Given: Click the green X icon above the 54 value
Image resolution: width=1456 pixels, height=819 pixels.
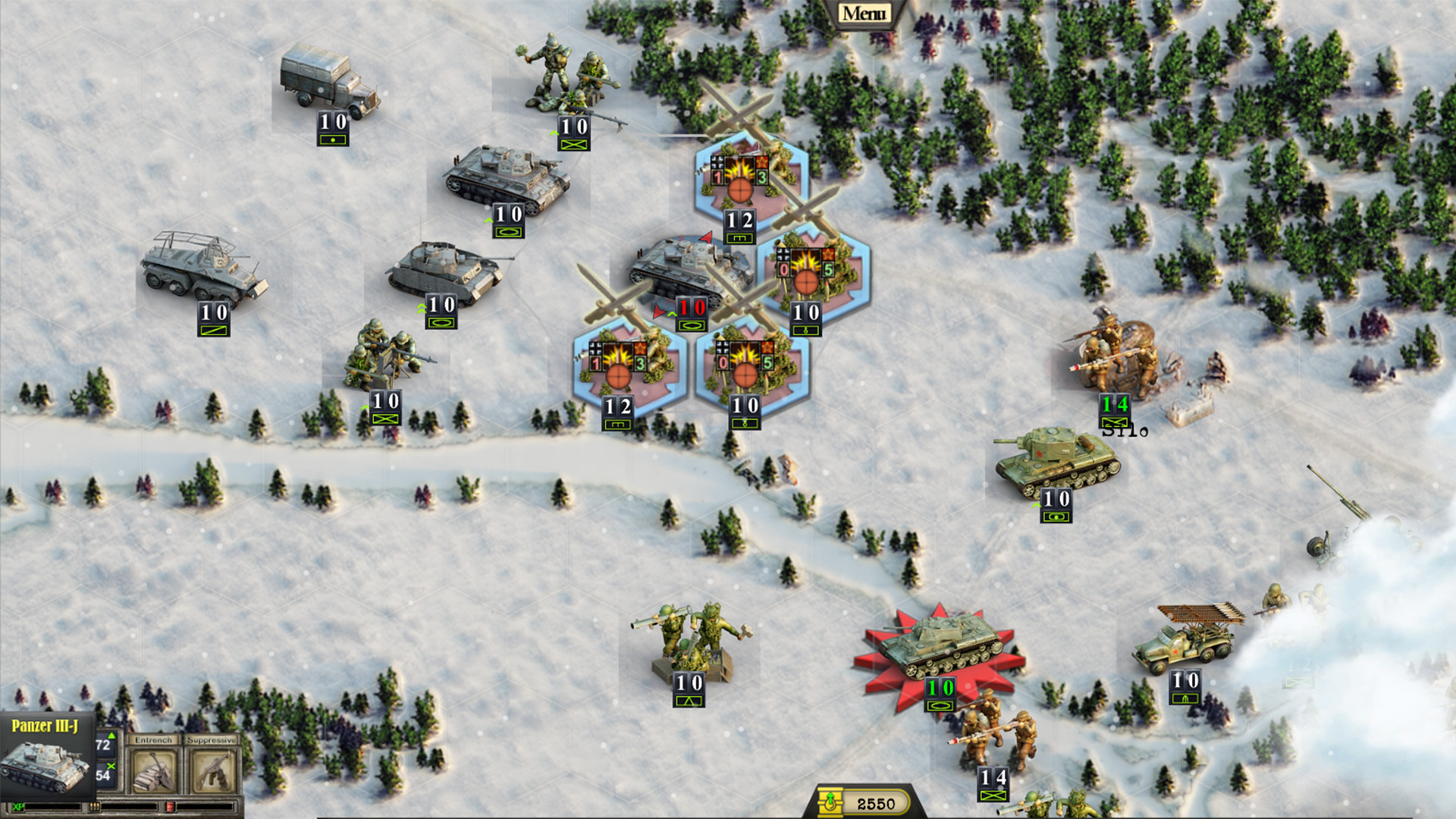Looking at the screenshot, I should point(112,767).
